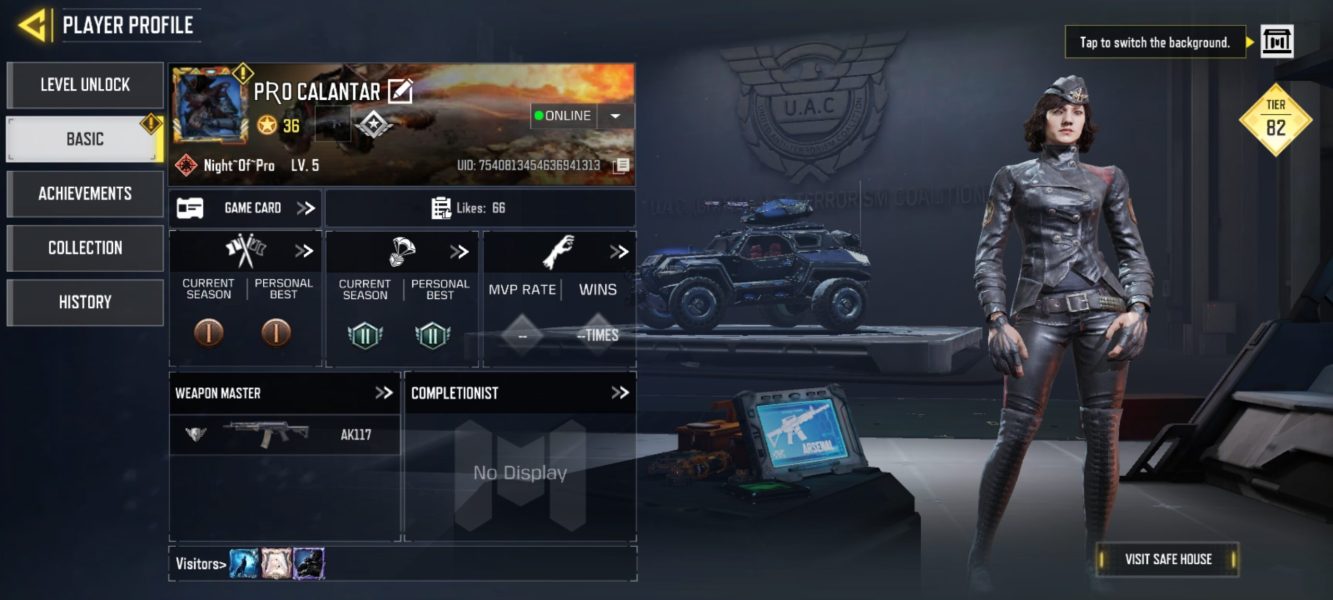This screenshot has height=600, width=1333.
Task: Select the Basic tab
Action: 85,139
